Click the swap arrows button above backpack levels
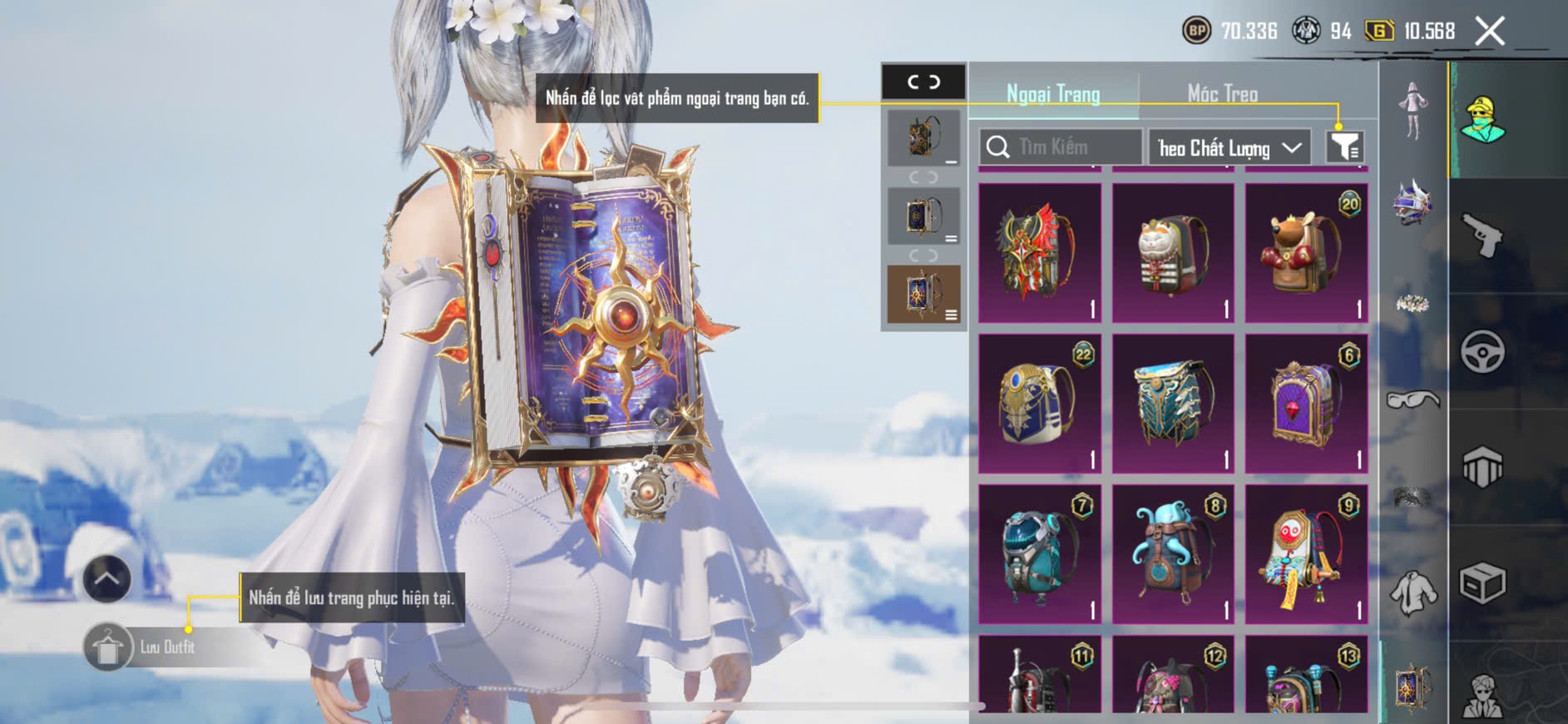1568x724 pixels. 923,82
